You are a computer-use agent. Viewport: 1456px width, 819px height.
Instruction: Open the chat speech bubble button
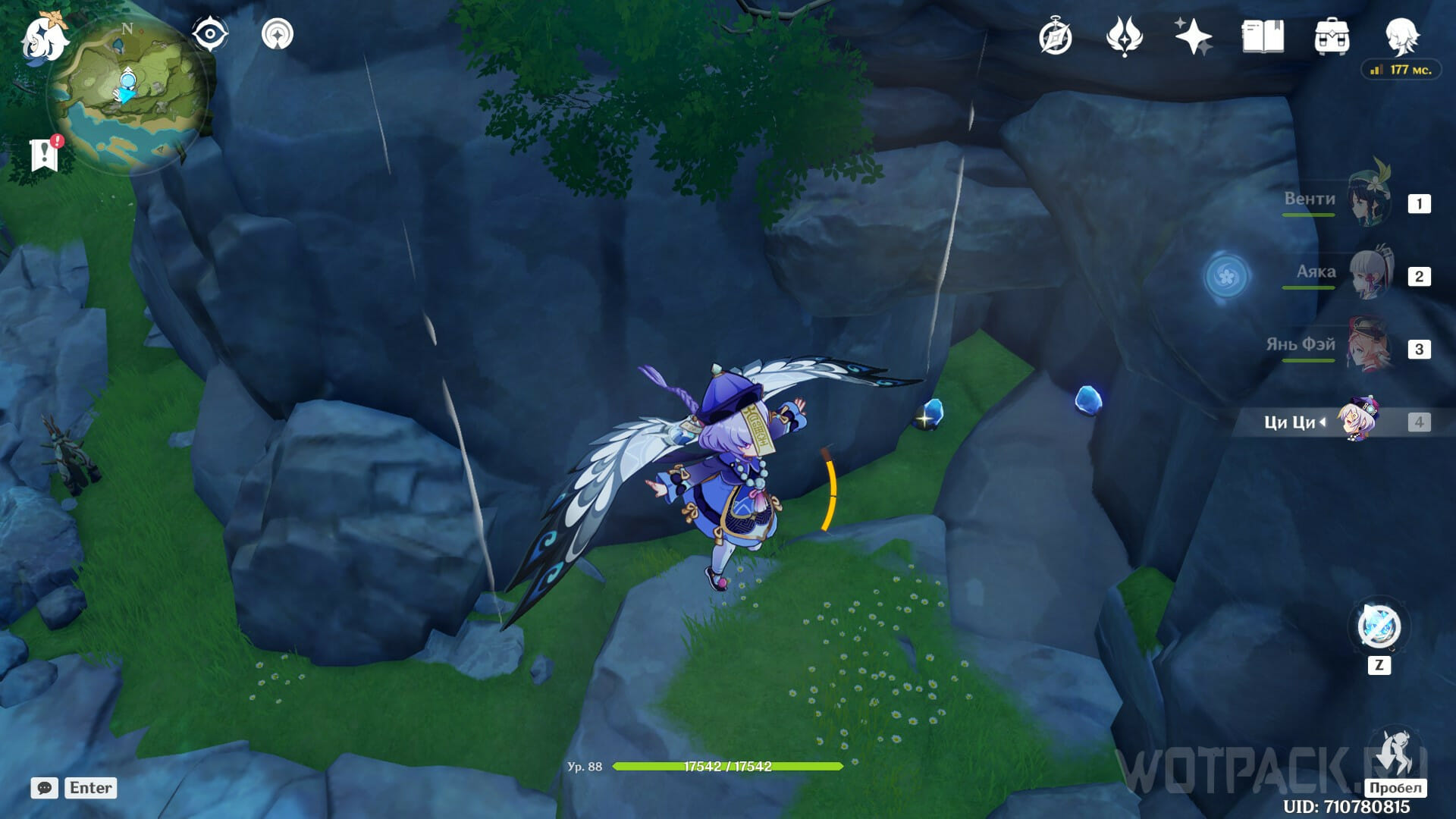point(45,788)
